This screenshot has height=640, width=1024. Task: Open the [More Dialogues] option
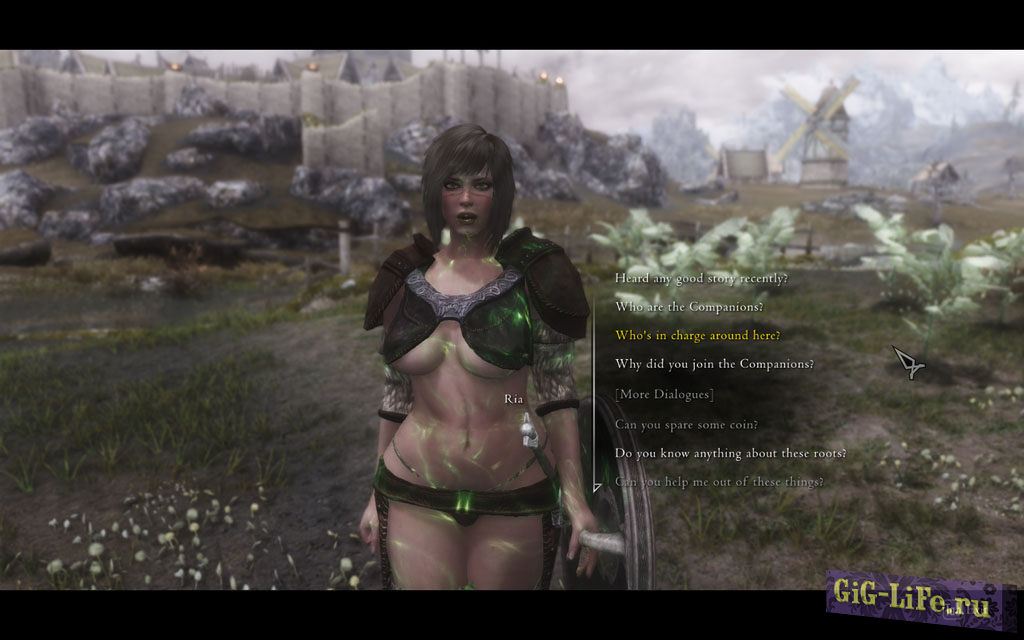point(664,394)
